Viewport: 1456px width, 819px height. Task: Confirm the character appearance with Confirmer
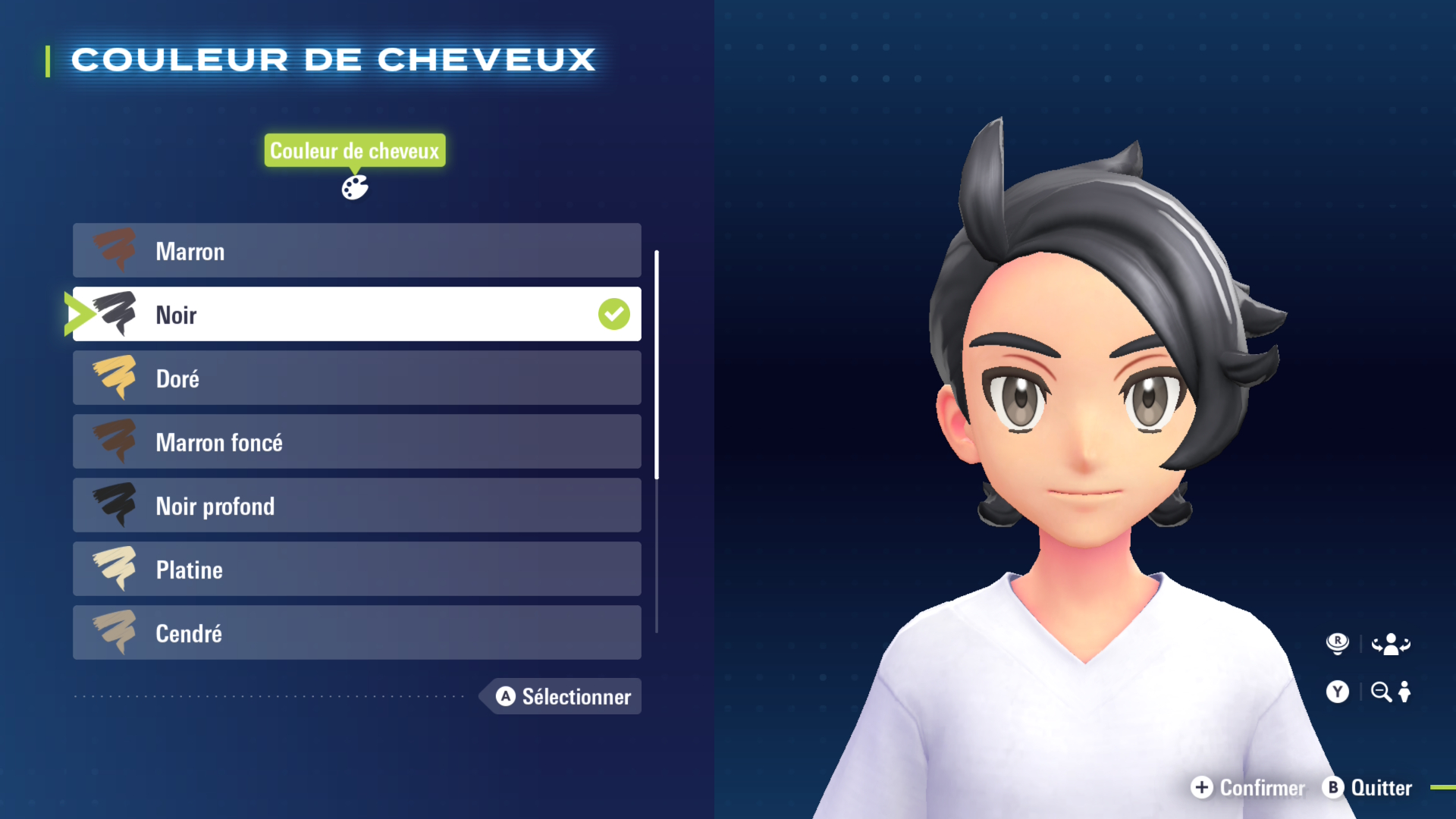pyautogui.click(x=1248, y=788)
